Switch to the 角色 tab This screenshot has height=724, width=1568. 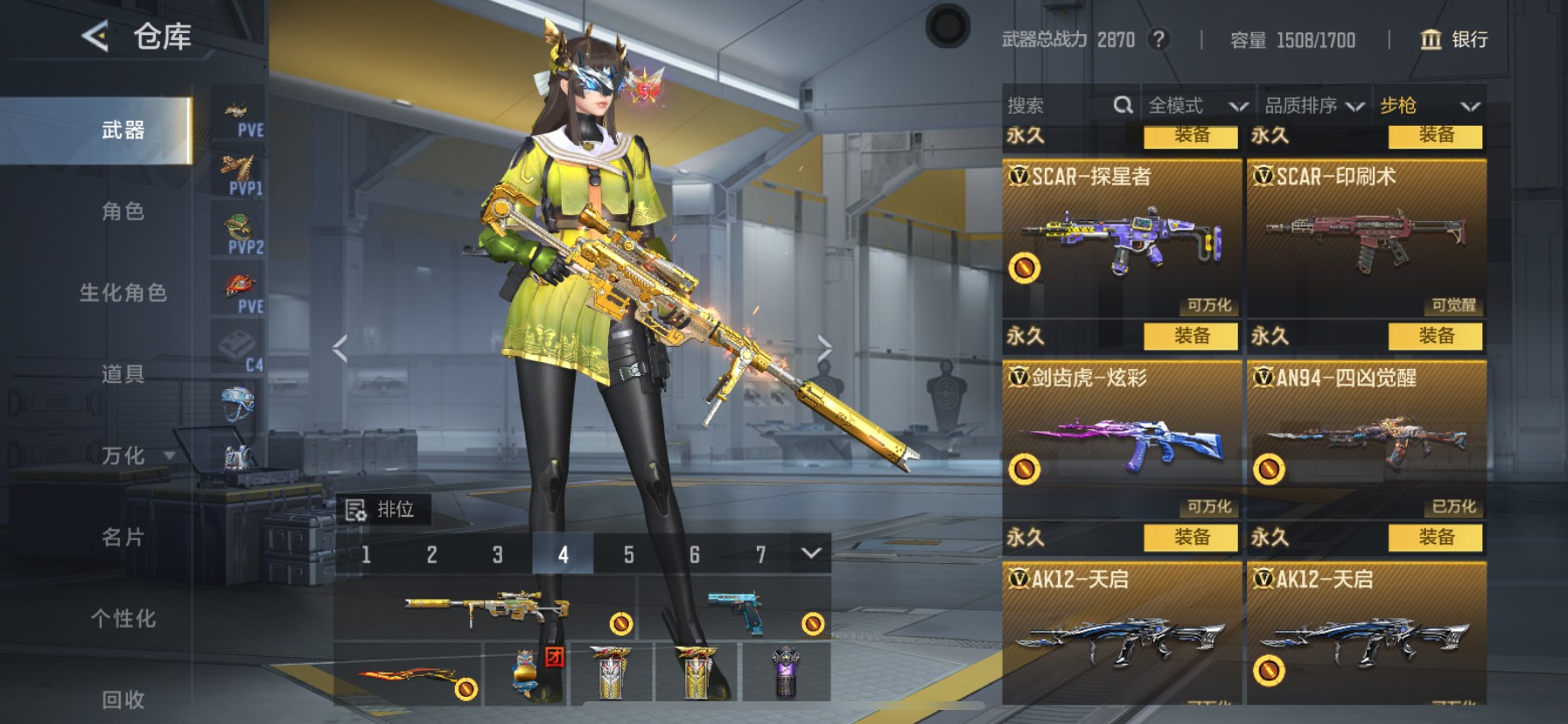coord(122,212)
